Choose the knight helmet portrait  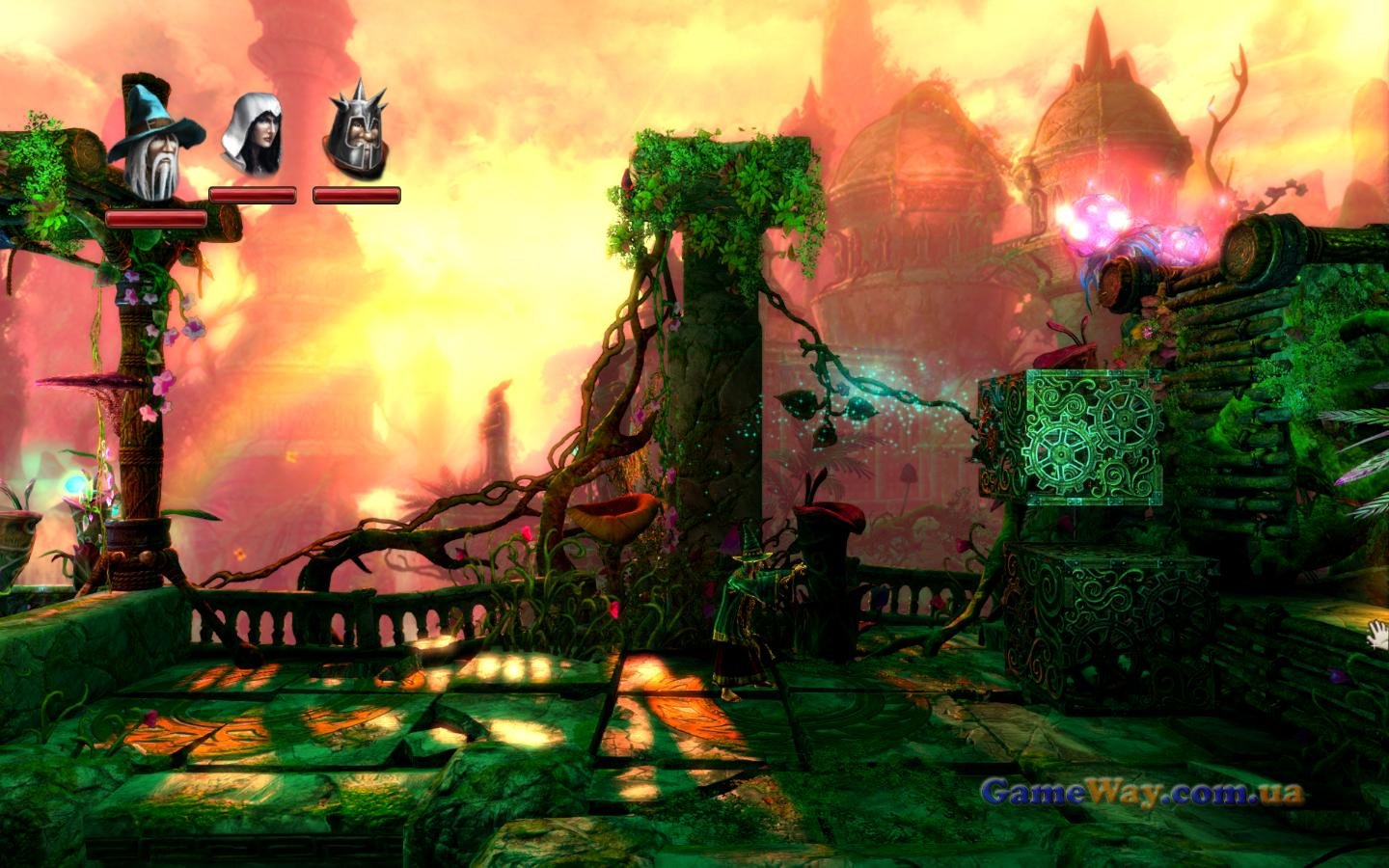click(x=356, y=132)
